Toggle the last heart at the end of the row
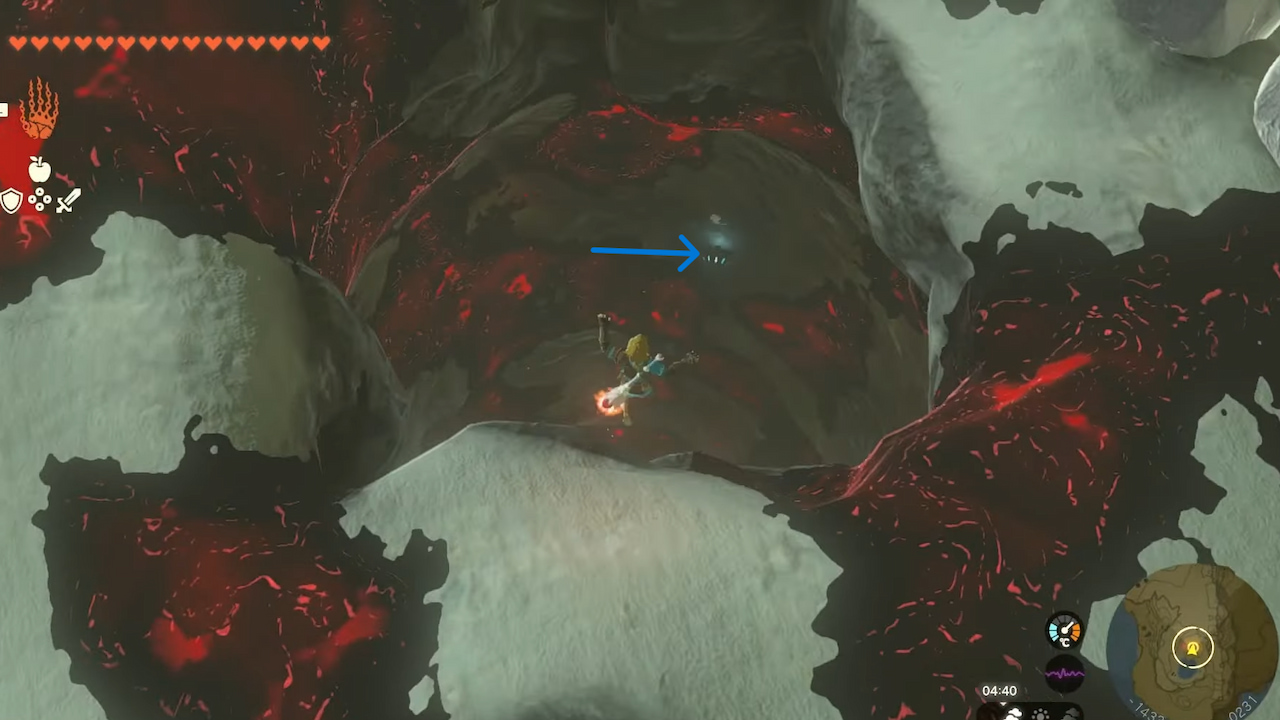1280x720 pixels. point(322,43)
